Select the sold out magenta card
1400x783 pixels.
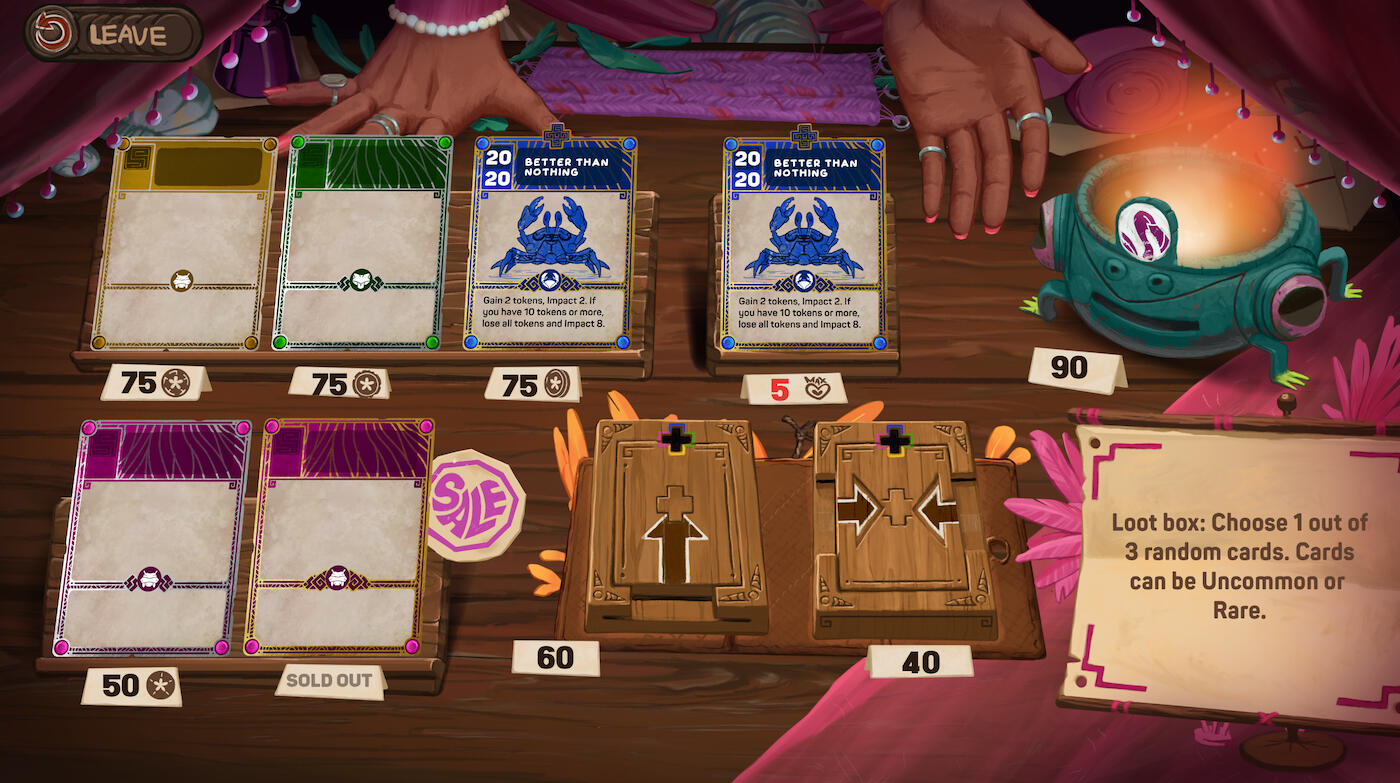pos(339,537)
